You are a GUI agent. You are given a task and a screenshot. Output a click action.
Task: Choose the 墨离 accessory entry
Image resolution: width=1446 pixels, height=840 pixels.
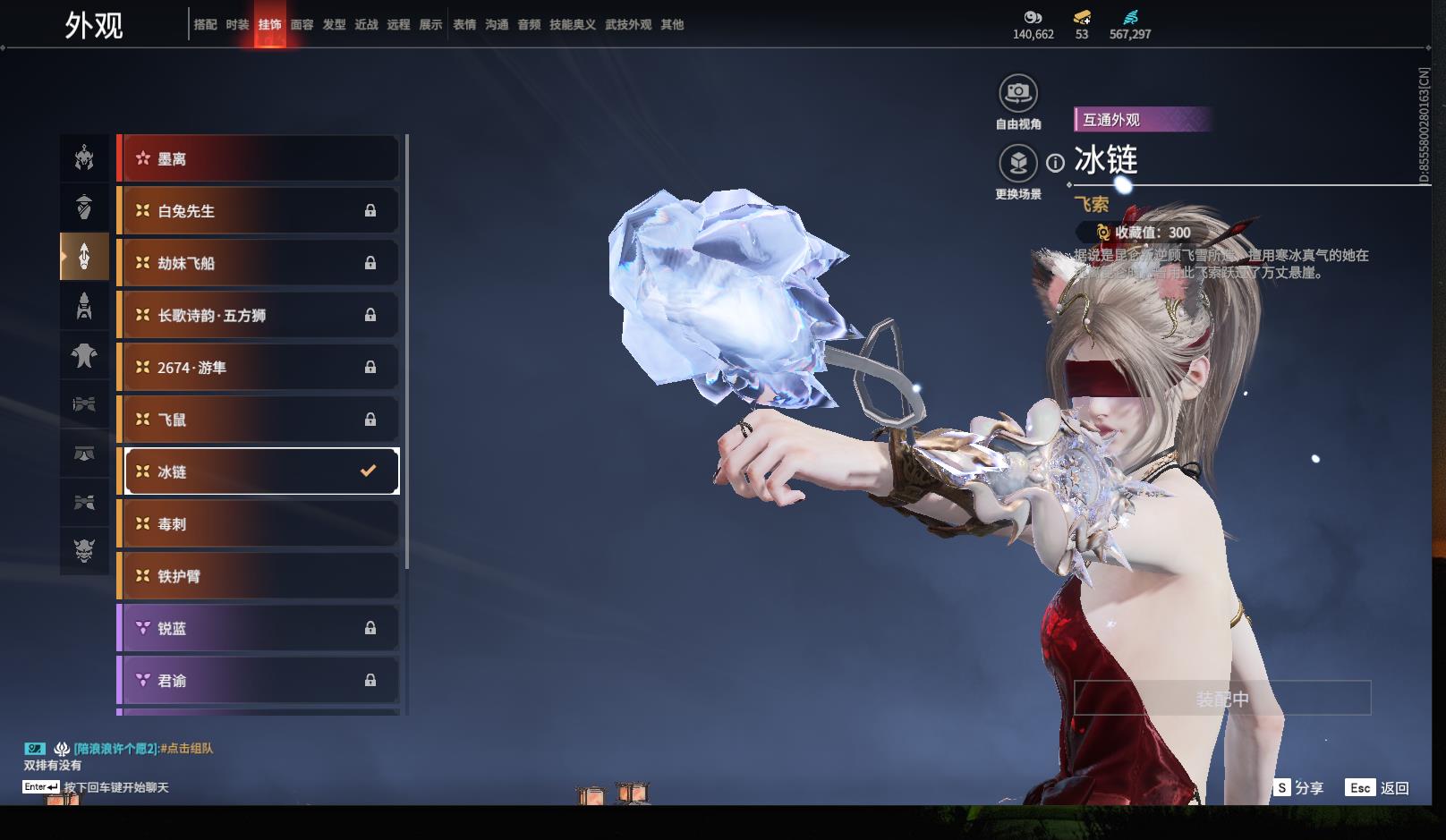click(259, 159)
